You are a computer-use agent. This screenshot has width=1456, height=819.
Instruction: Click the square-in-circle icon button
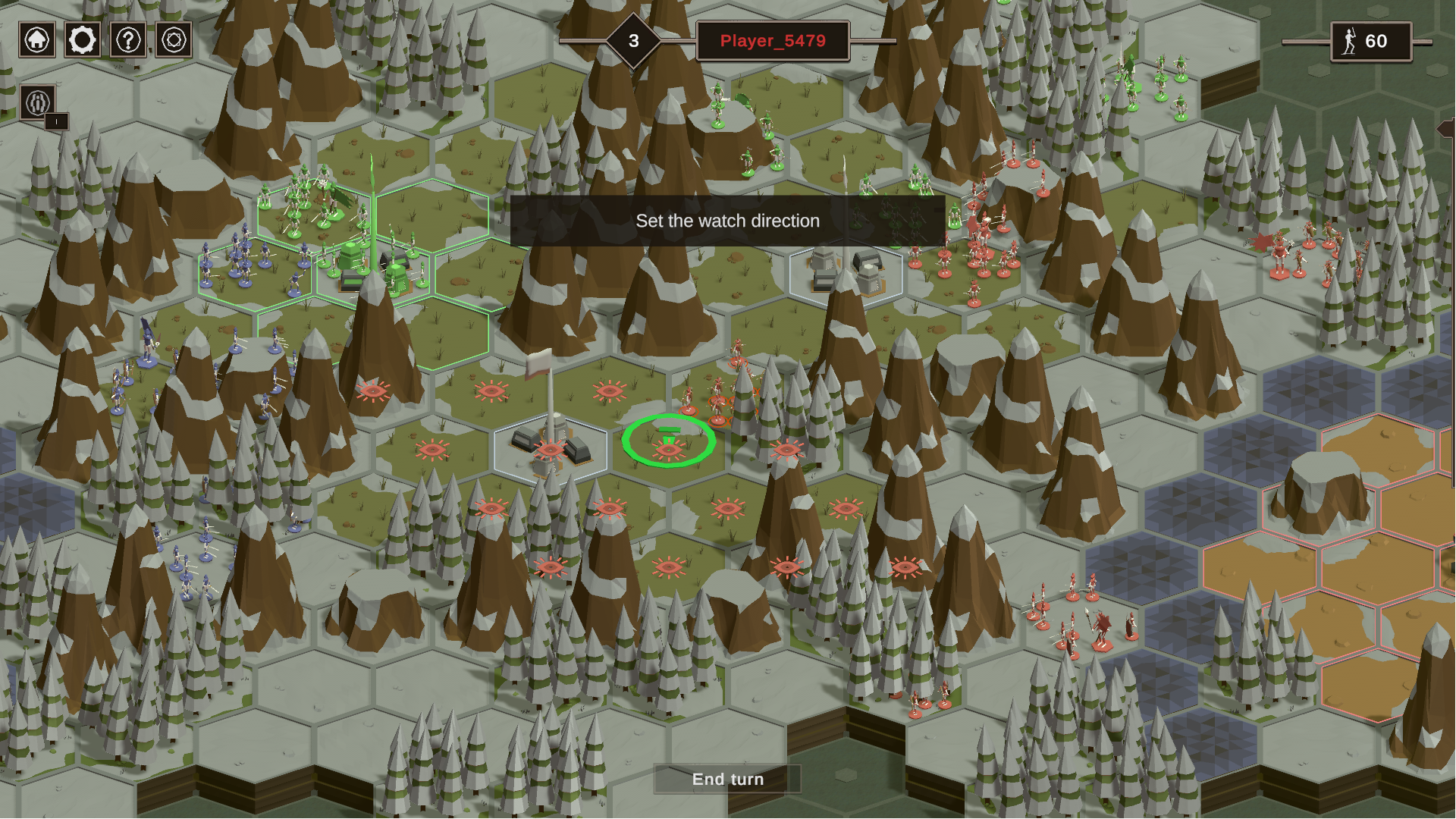[x=174, y=40]
